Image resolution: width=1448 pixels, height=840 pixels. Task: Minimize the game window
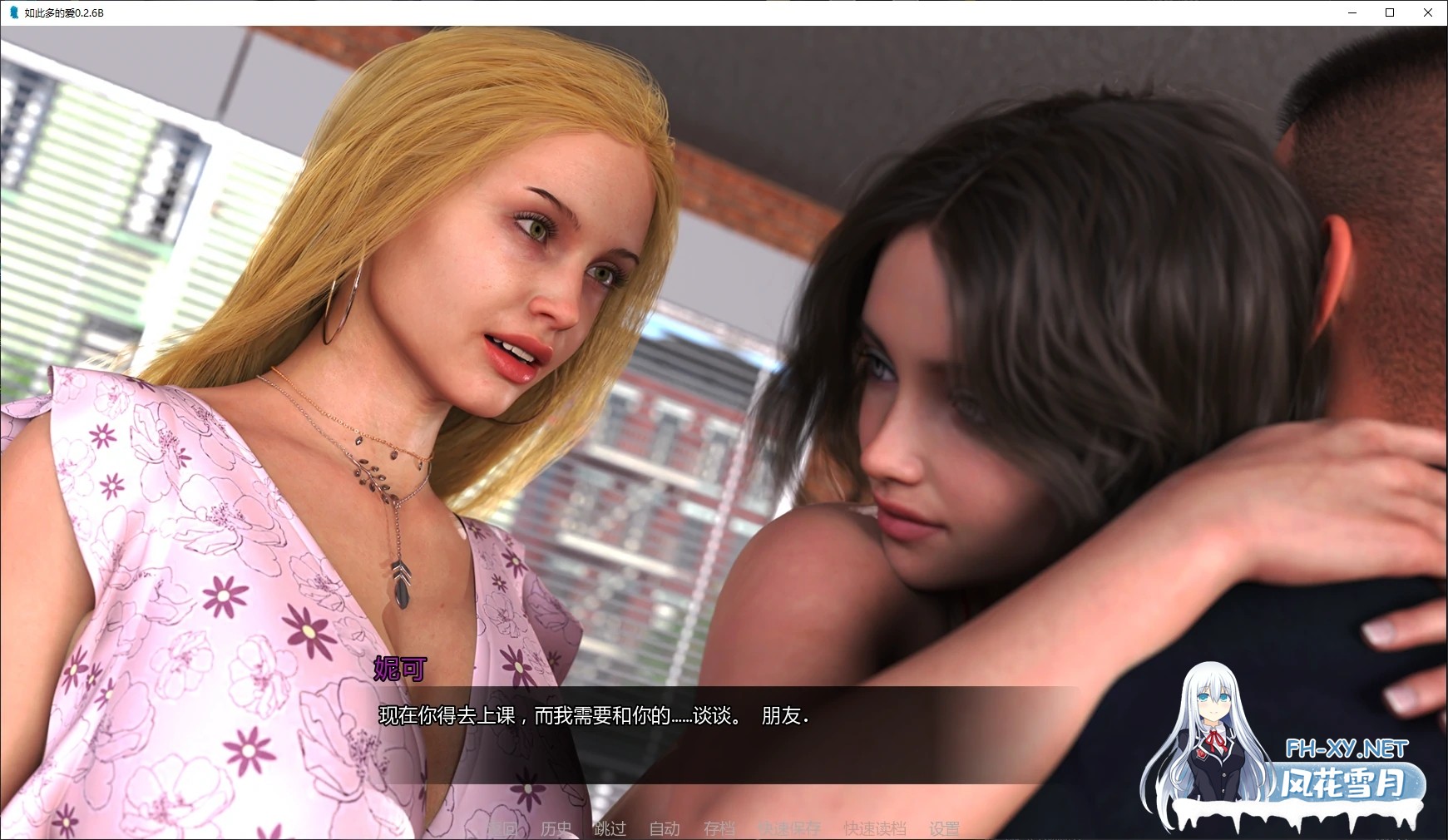pyautogui.click(x=1352, y=12)
